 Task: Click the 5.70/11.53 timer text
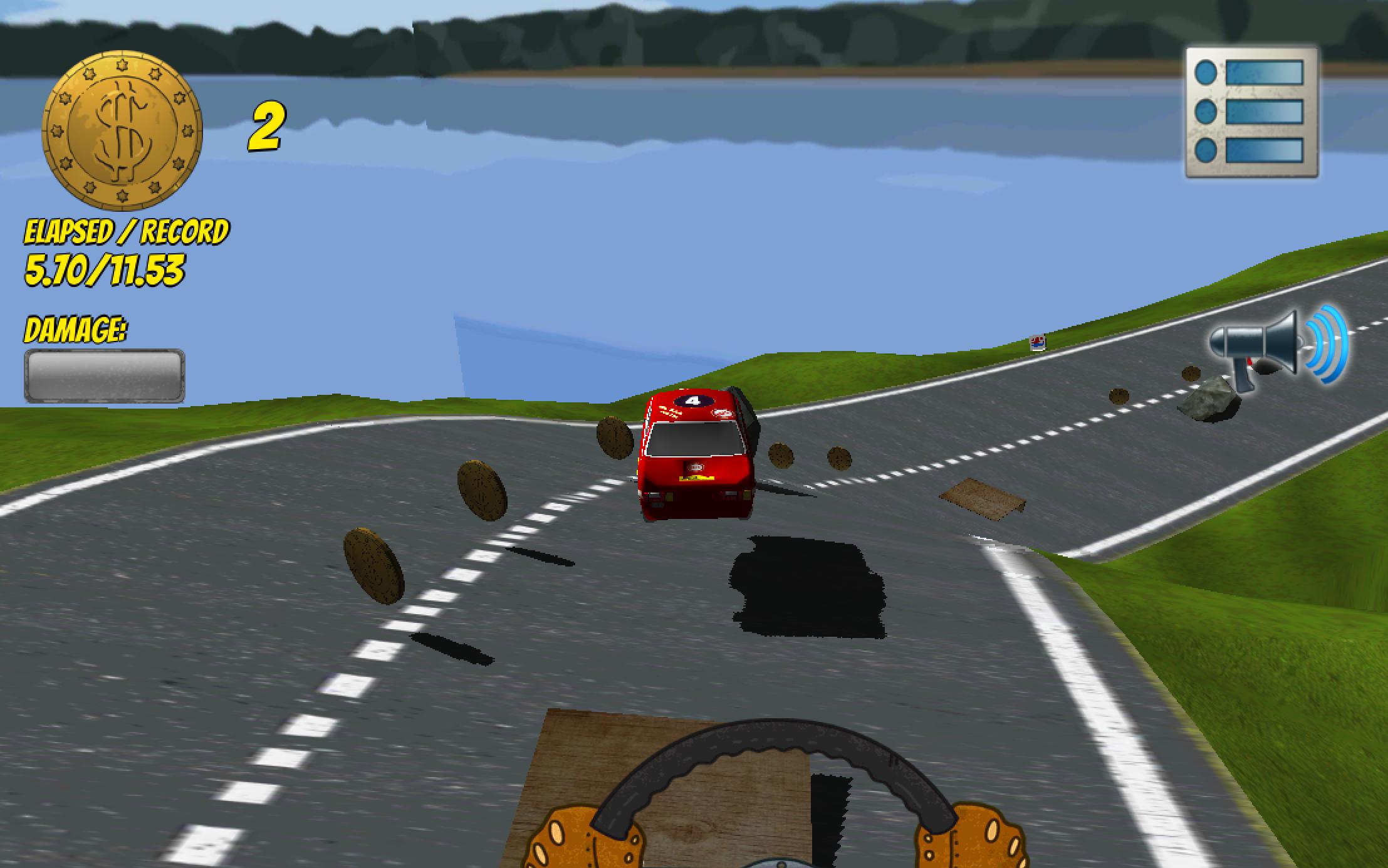point(107,269)
